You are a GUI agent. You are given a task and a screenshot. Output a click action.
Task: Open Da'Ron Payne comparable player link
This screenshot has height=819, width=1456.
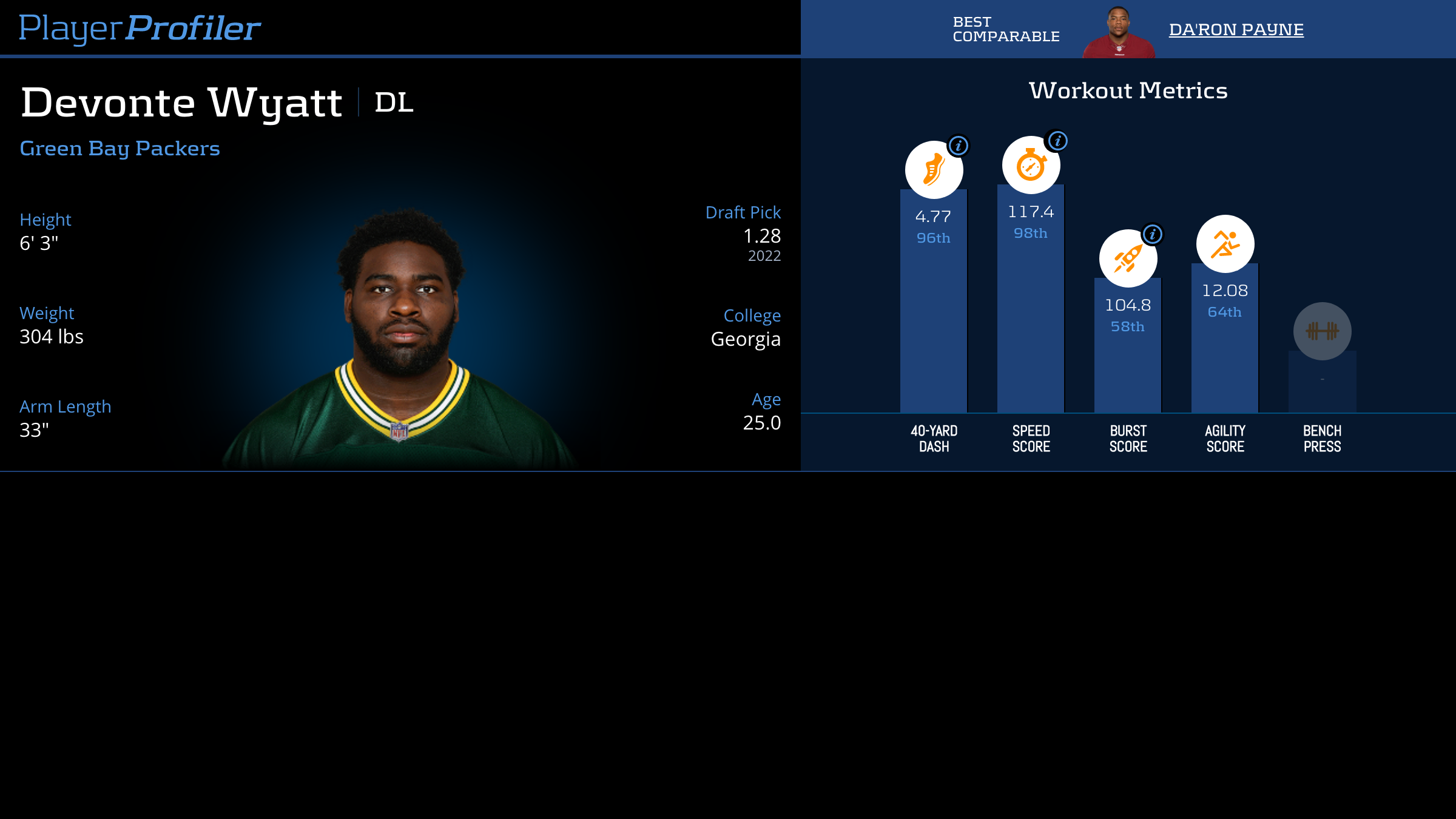coord(1236,29)
